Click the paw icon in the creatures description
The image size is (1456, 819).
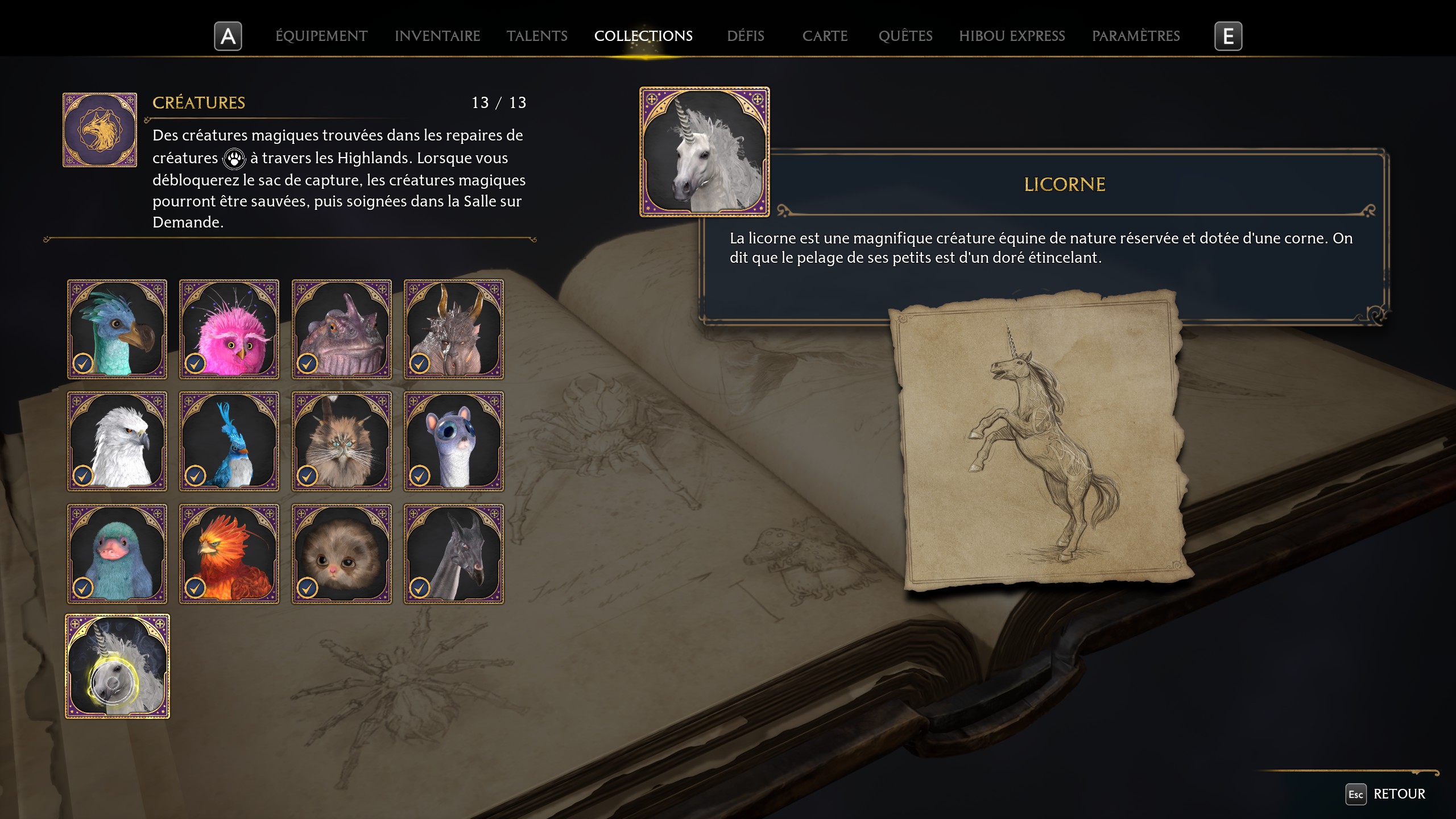(234, 158)
